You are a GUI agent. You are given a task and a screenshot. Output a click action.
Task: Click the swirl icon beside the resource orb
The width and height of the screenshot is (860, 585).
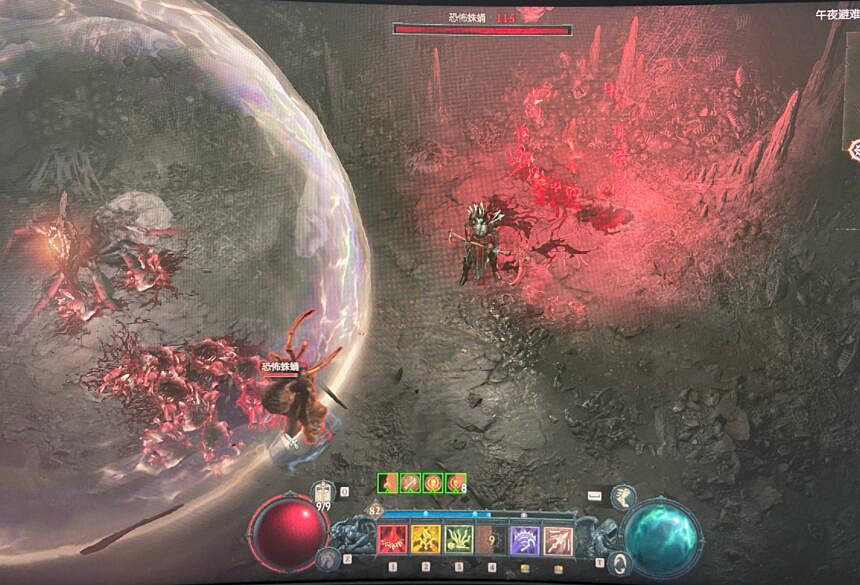click(619, 560)
